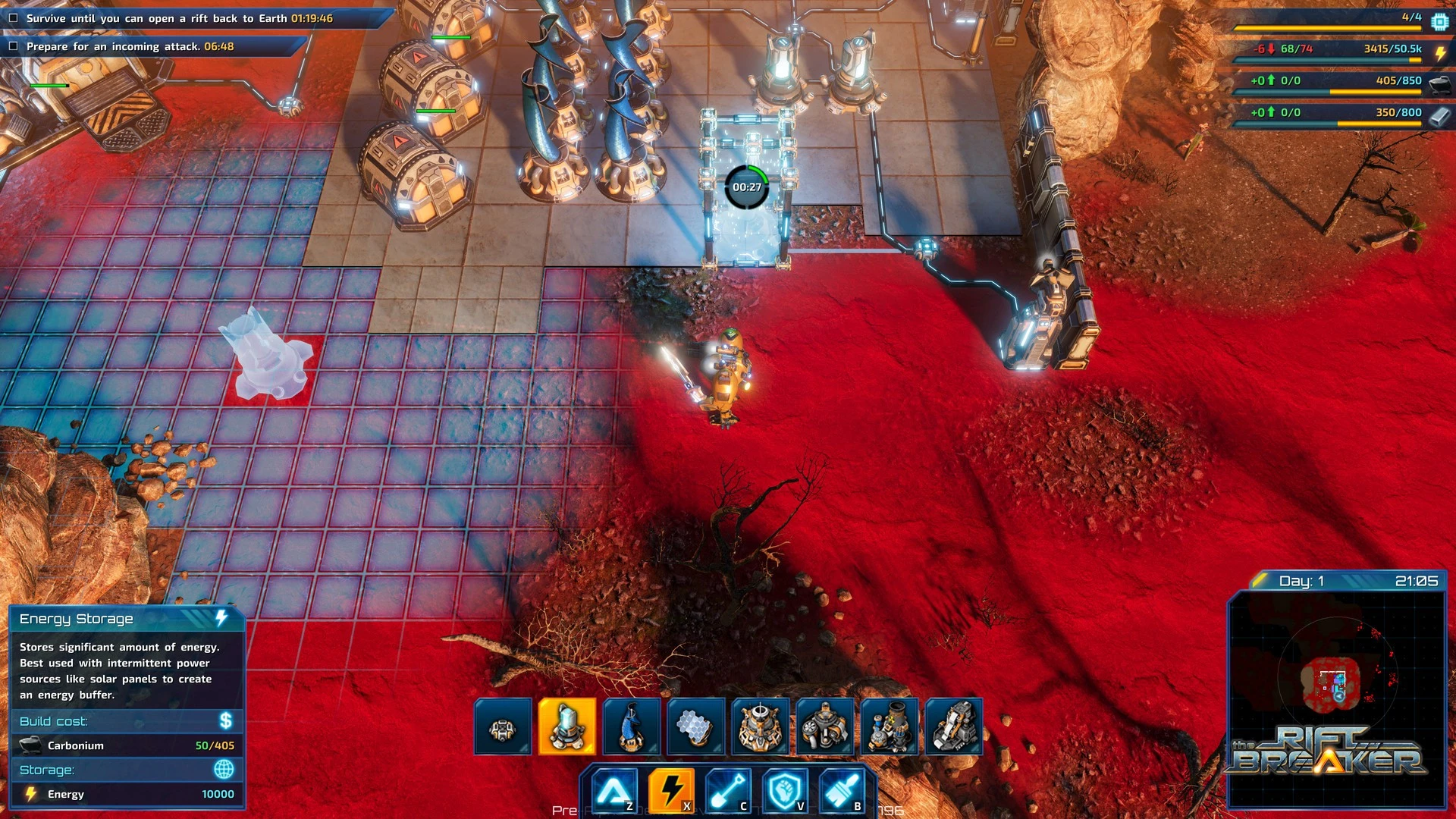The height and width of the screenshot is (819, 1456).
Task: Click the blue chip icon beside 4/4
Action: (x=1439, y=21)
